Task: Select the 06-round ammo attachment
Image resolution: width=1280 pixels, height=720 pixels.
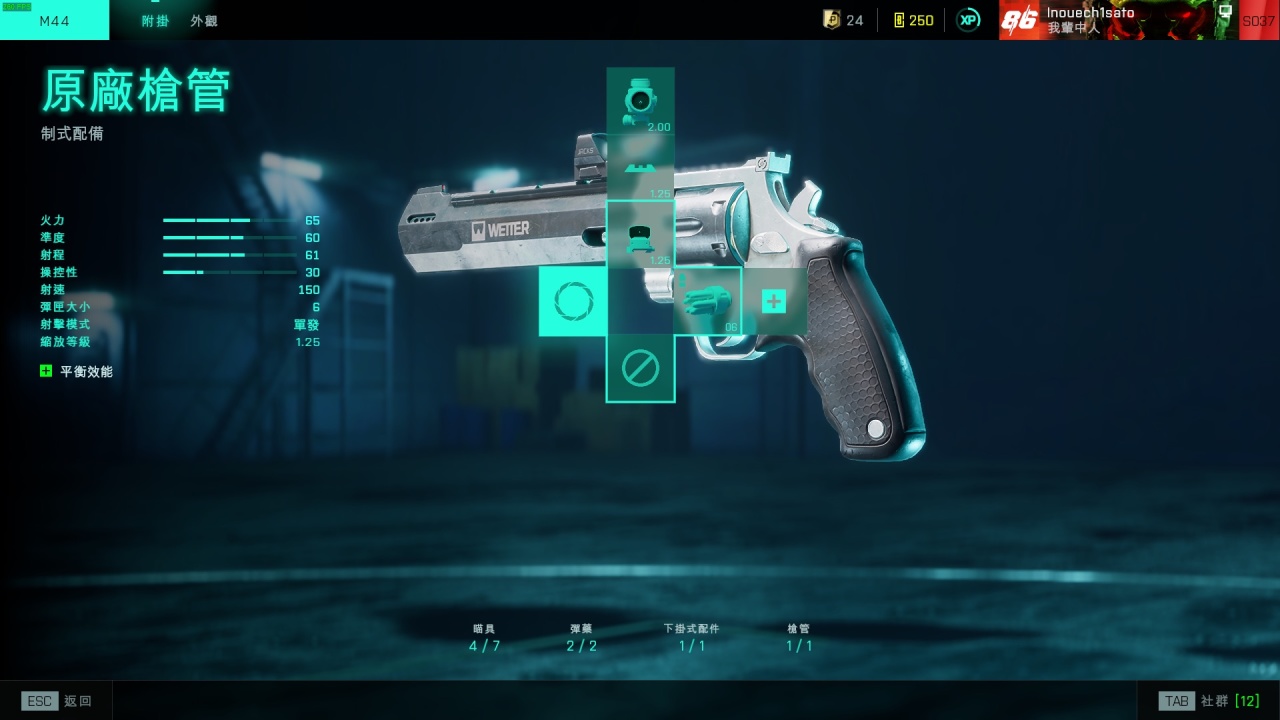Action: coord(708,301)
